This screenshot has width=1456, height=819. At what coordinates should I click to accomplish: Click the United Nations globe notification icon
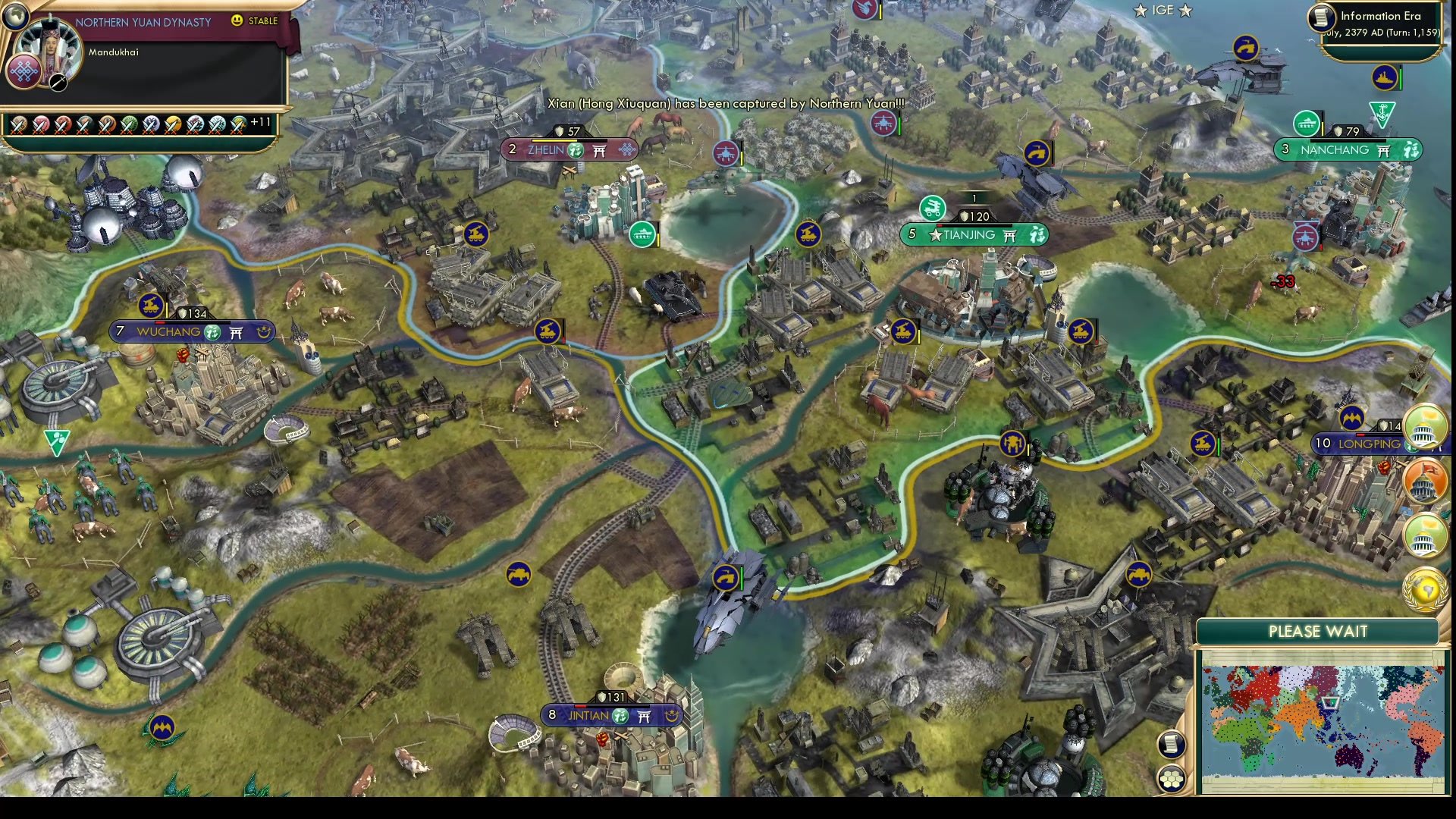[1424, 588]
